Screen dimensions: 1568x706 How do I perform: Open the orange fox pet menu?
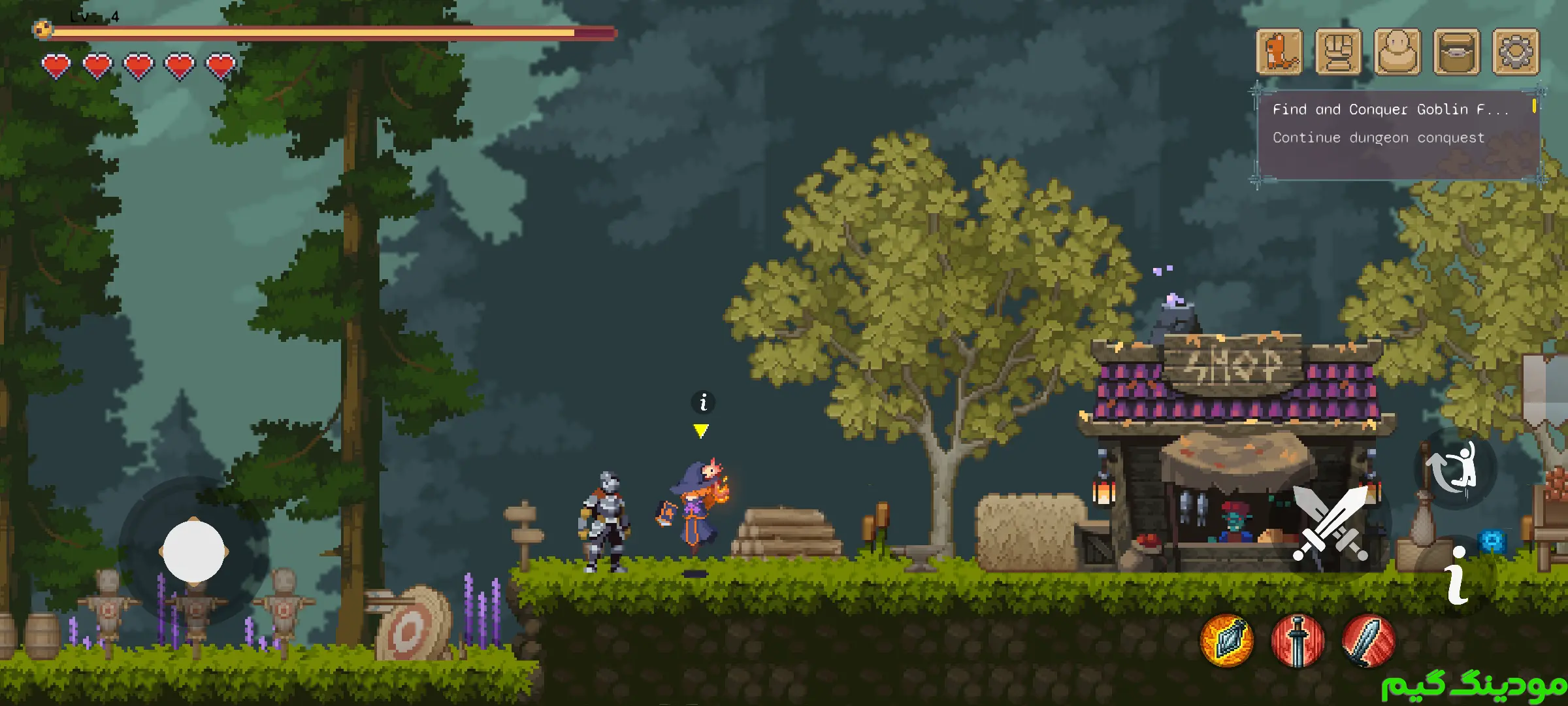click(1279, 52)
